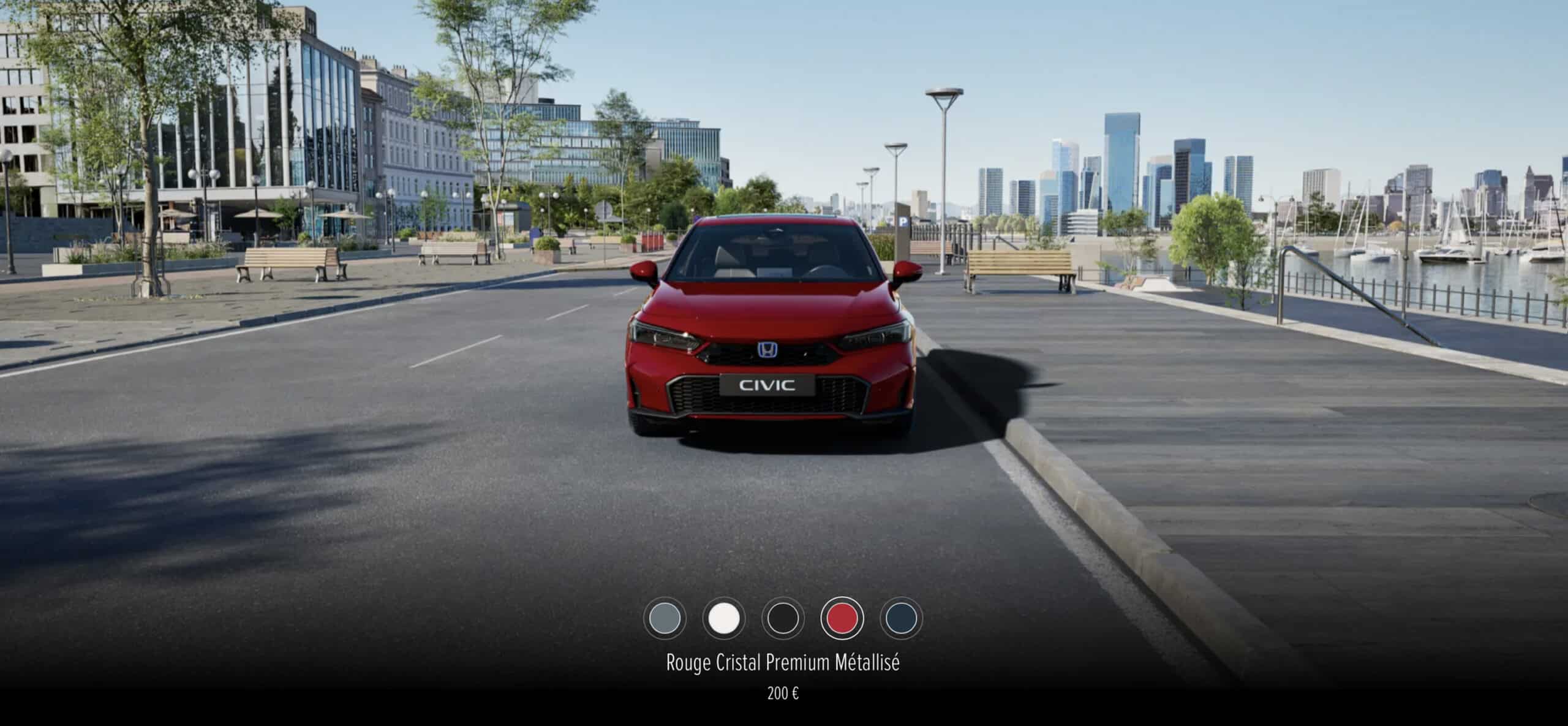
Task: Click the selected red Rouge Cristal swatch
Action: pyautogui.click(x=842, y=618)
